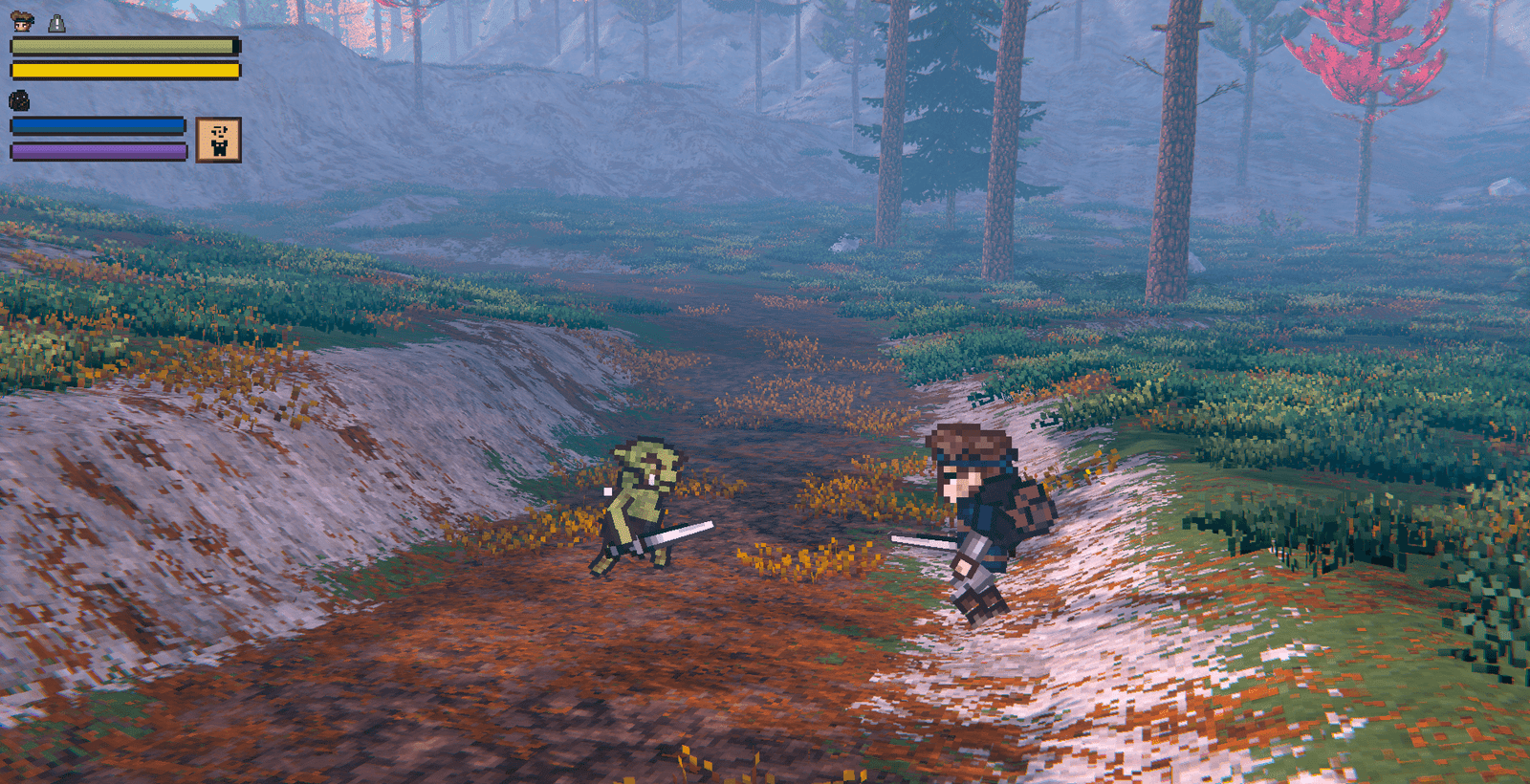Viewport: 1530px width, 784px height.
Task: Select the exclamation weight status icon
Action: [56, 22]
